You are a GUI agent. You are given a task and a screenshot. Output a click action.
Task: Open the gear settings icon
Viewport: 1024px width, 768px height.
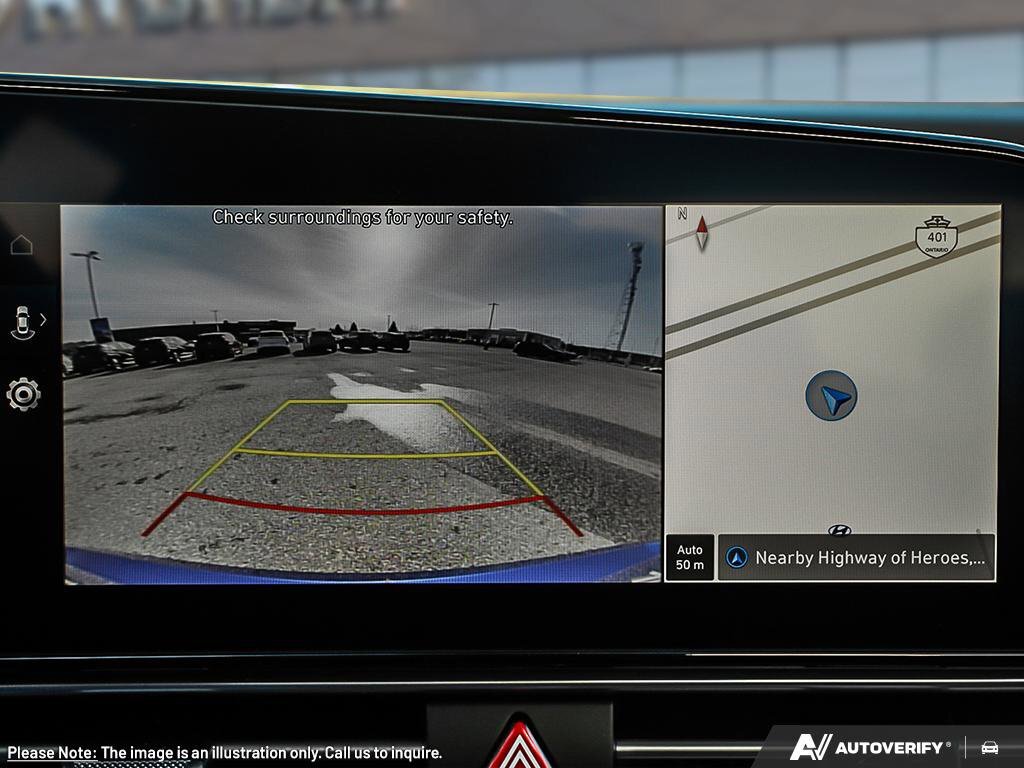point(23,394)
